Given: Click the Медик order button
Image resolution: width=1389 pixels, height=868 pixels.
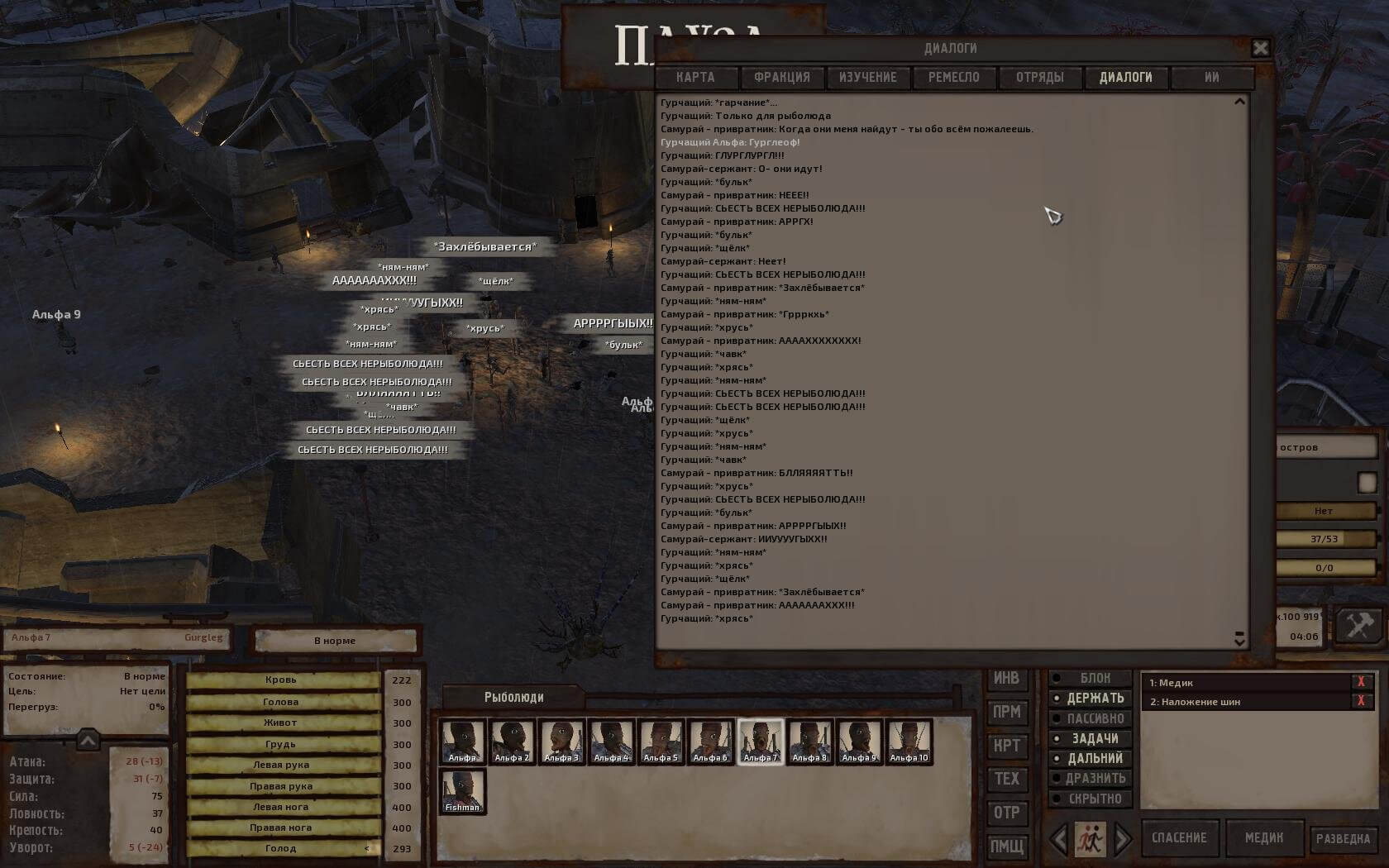Looking at the screenshot, I should tap(1264, 838).
